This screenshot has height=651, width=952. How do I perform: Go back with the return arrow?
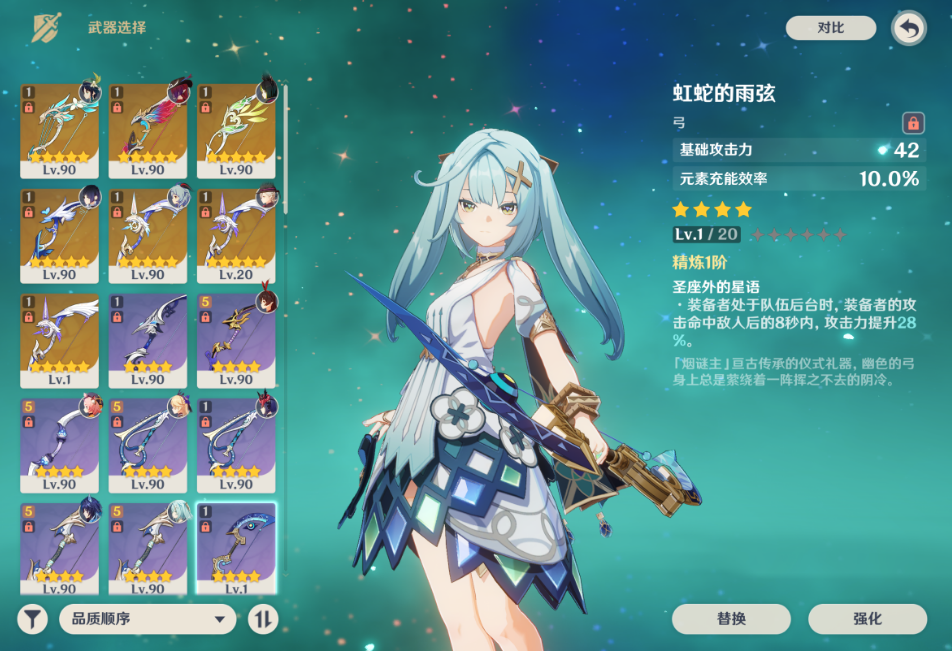tap(908, 28)
